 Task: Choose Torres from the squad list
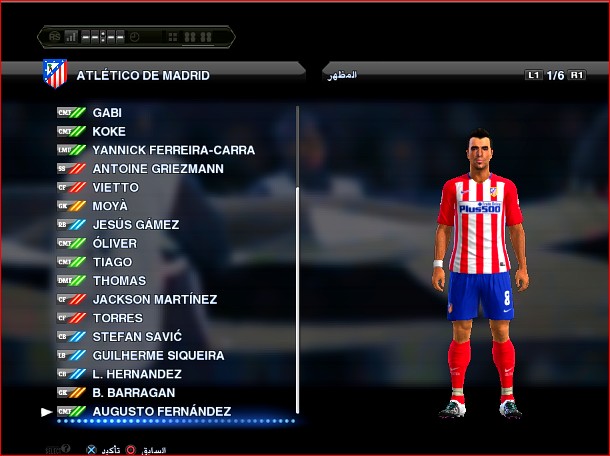coord(117,318)
